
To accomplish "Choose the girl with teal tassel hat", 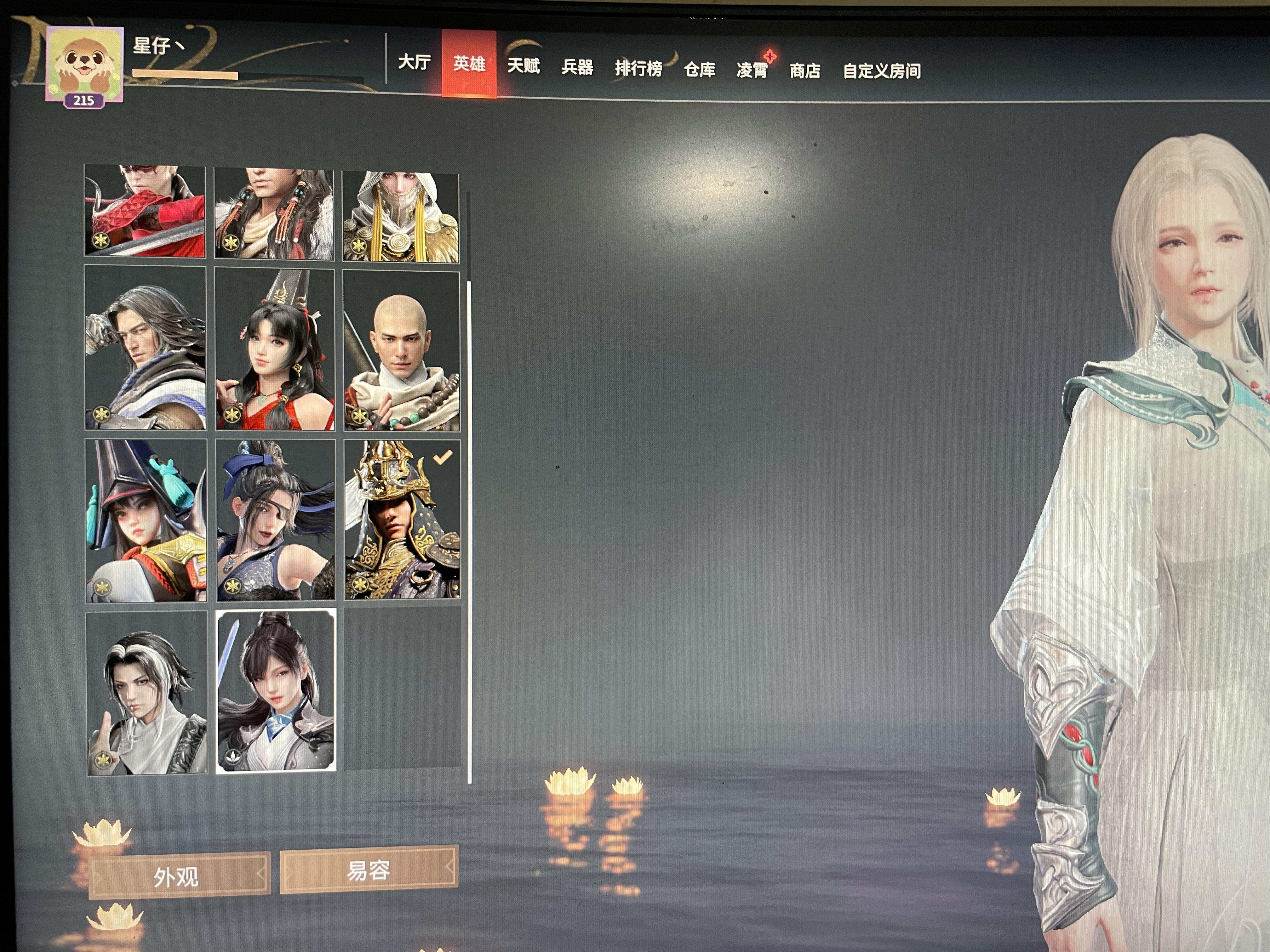I will pos(146,521).
